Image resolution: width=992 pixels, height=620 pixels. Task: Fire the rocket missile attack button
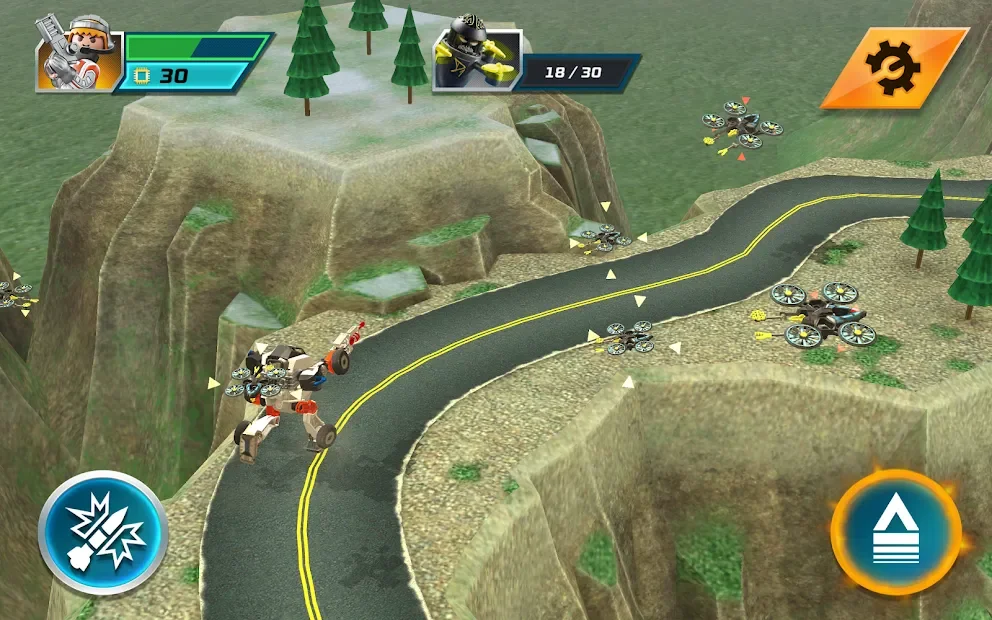[x=103, y=532]
